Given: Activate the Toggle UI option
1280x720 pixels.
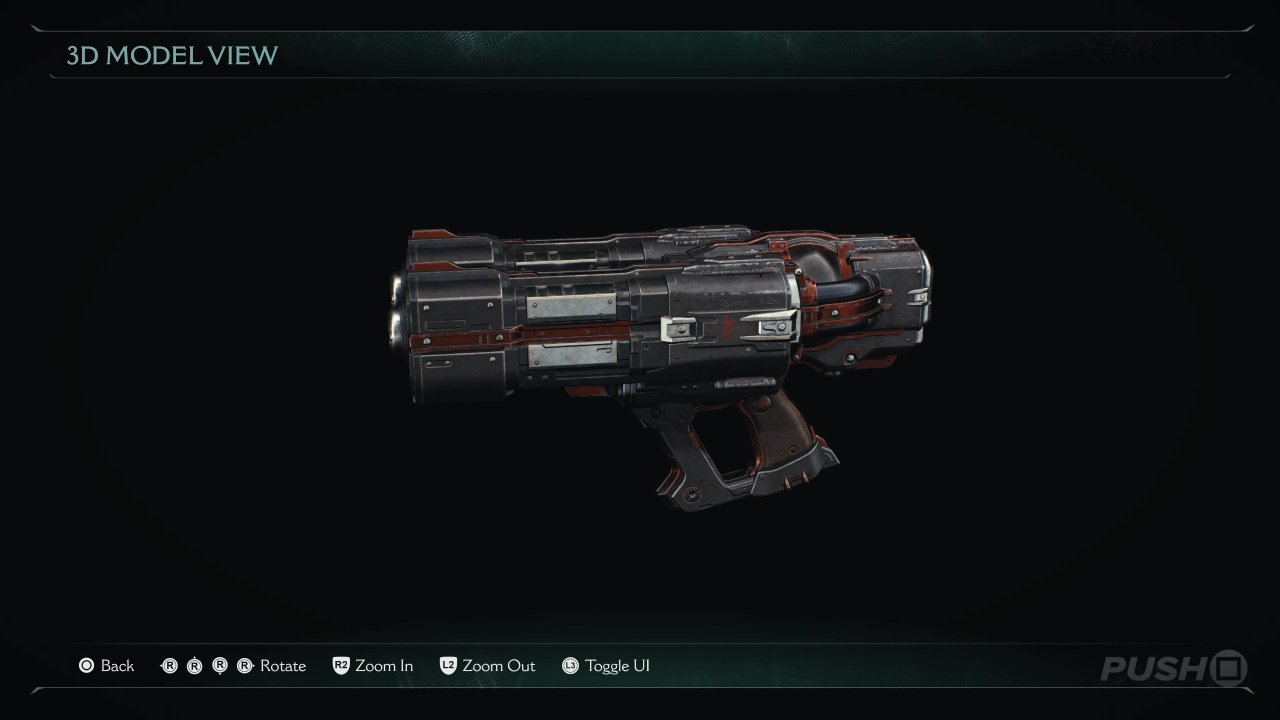Looking at the screenshot, I should coord(617,666).
